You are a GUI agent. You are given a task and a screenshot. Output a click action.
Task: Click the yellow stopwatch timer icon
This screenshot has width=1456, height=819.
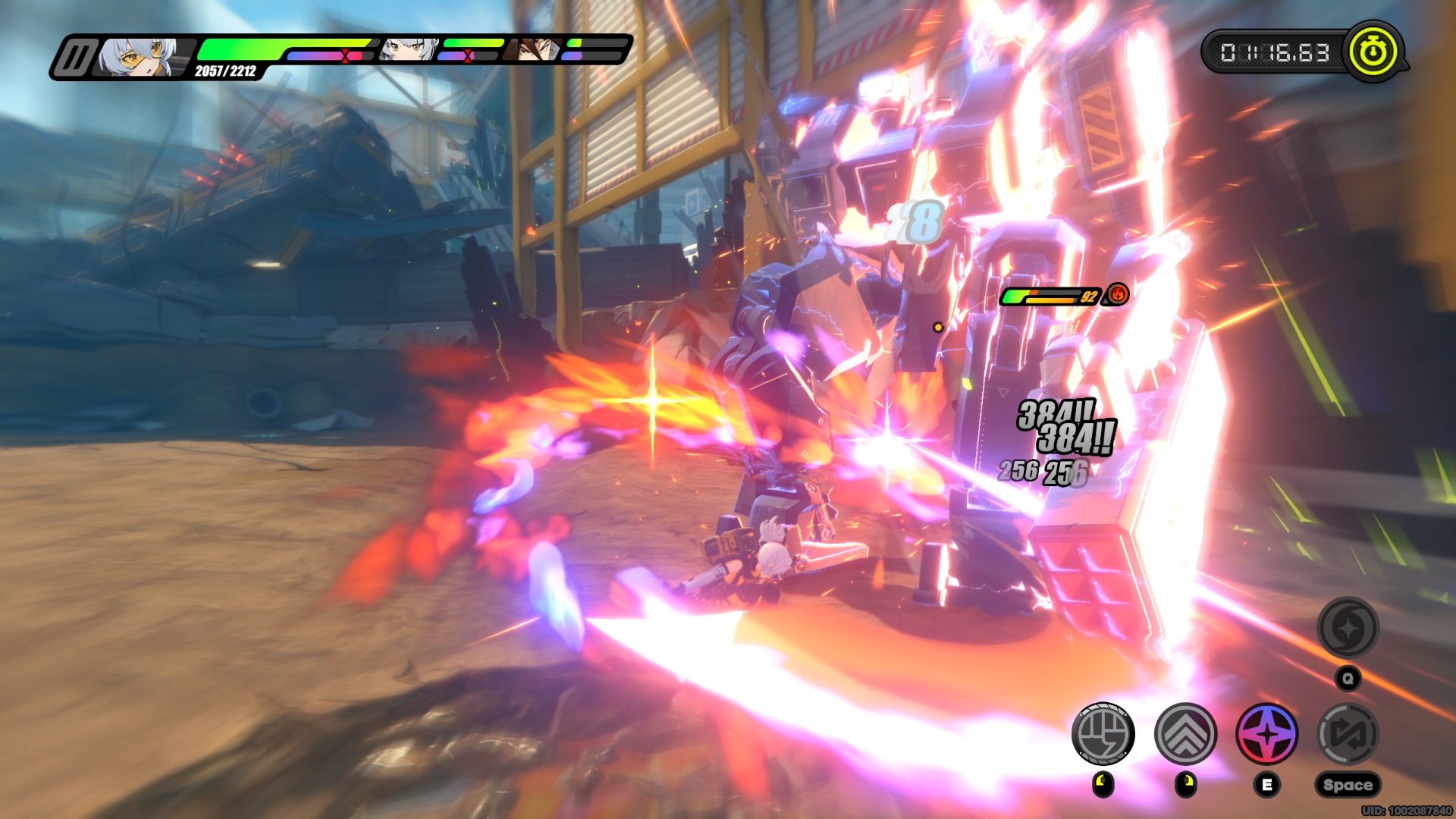1373,52
